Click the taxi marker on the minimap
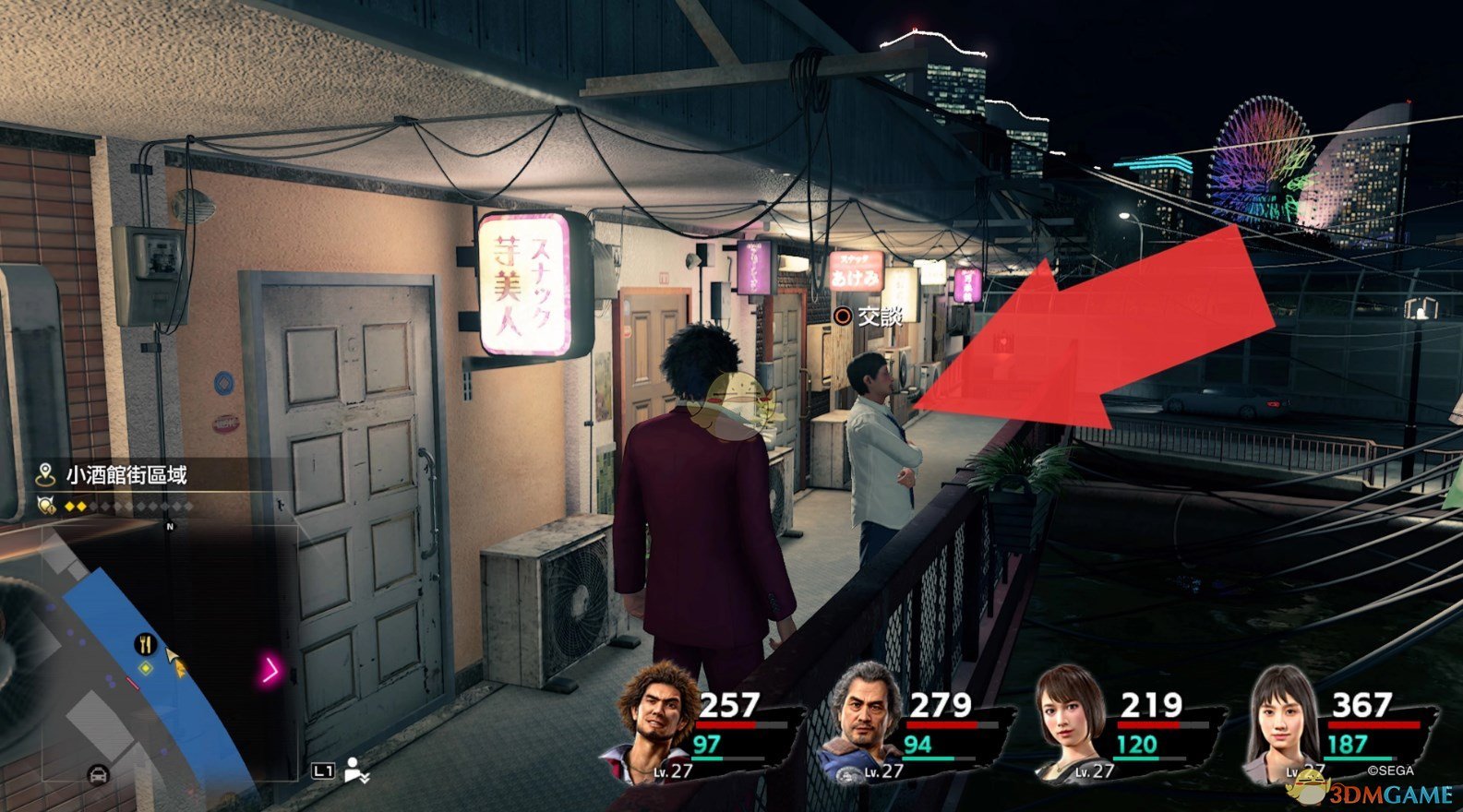Screen dimensions: 1463x812 (x=97, y=776)
